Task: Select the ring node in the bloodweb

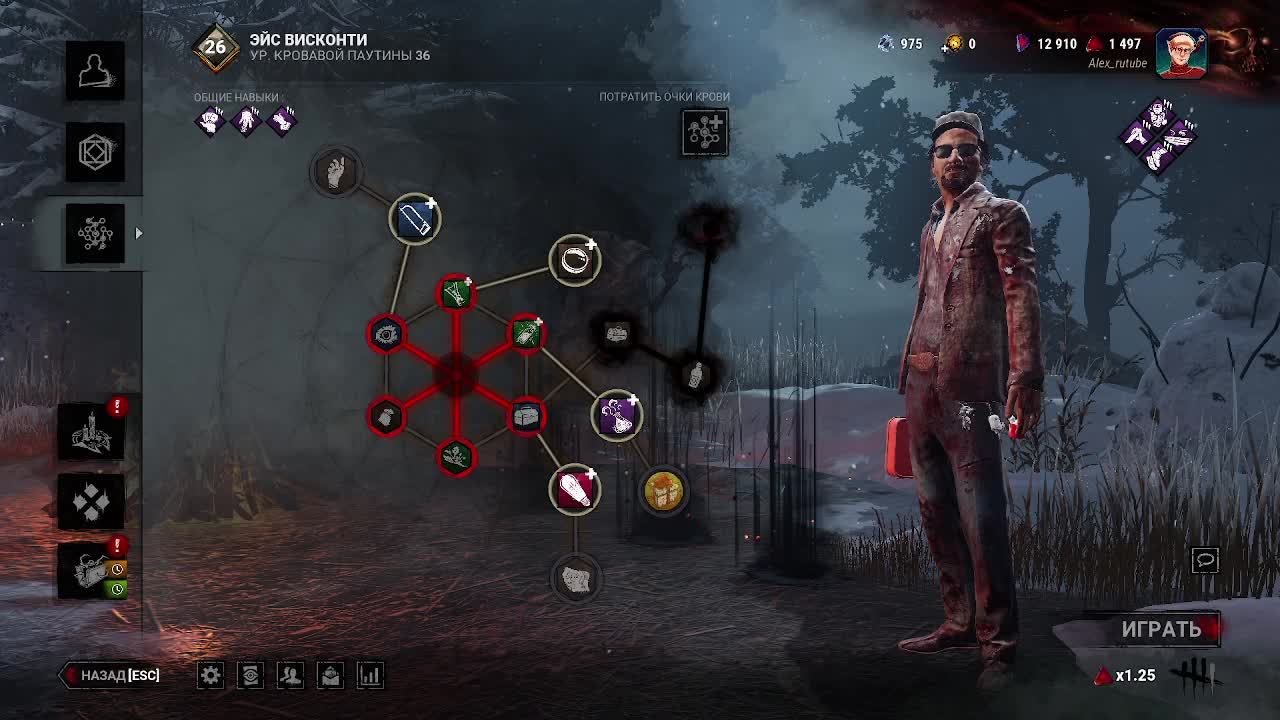Action: click(x=575, y=260)
